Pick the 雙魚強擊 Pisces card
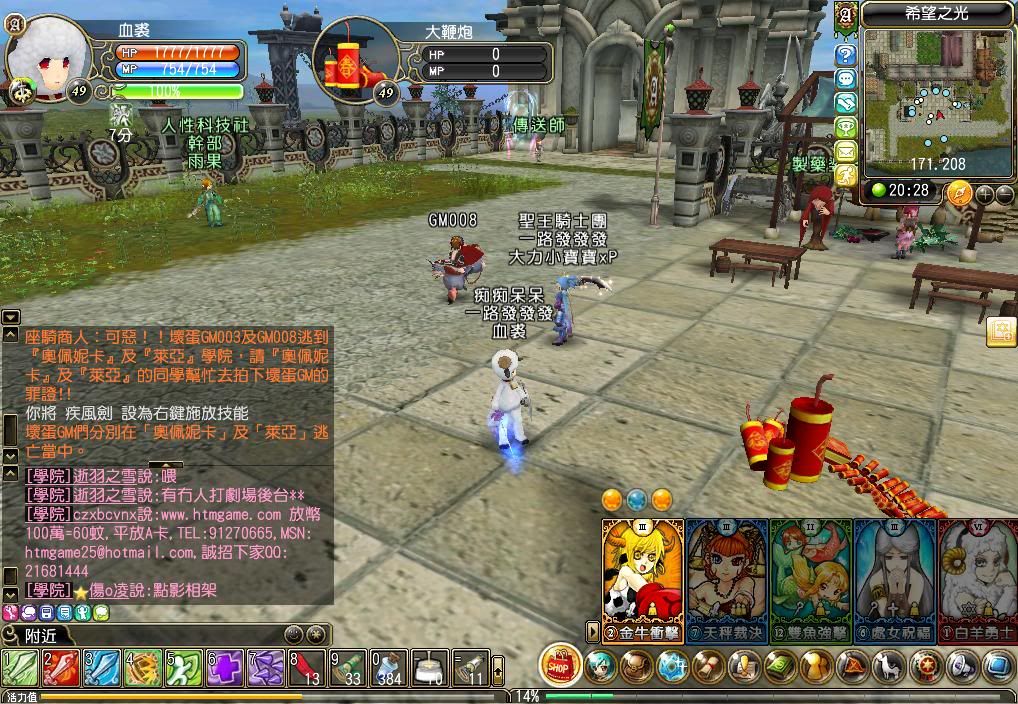 pyautogui.click(x=811, y=575)
